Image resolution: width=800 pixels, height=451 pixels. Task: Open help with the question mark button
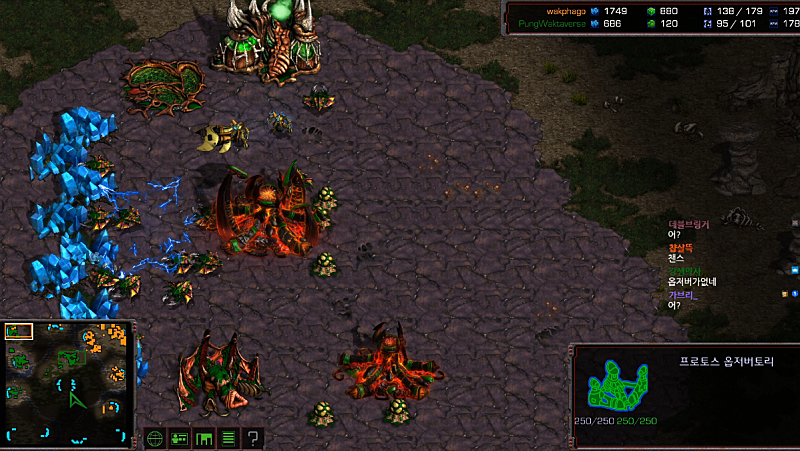254,438
